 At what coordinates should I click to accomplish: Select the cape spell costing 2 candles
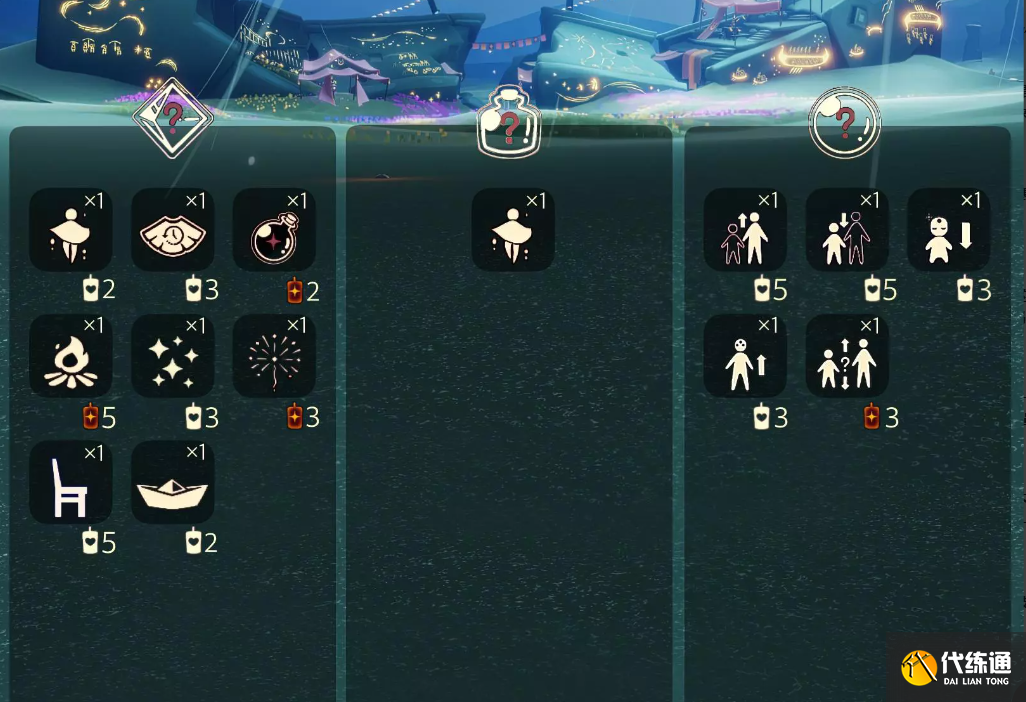point(70,230)
